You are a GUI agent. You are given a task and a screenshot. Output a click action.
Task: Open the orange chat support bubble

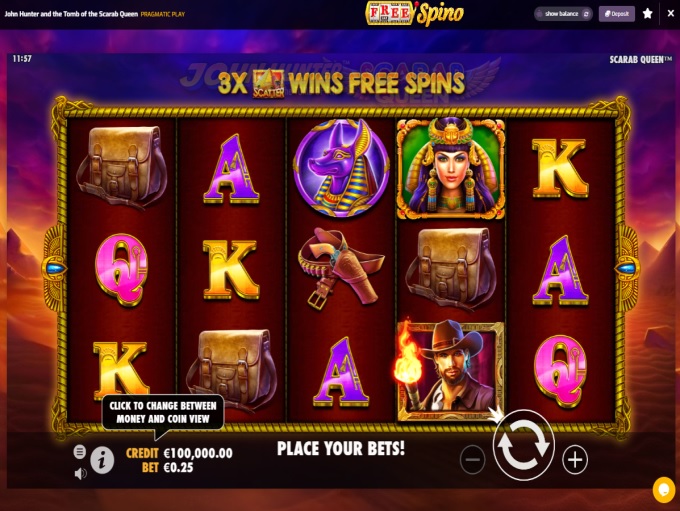(x=663, y=489)
